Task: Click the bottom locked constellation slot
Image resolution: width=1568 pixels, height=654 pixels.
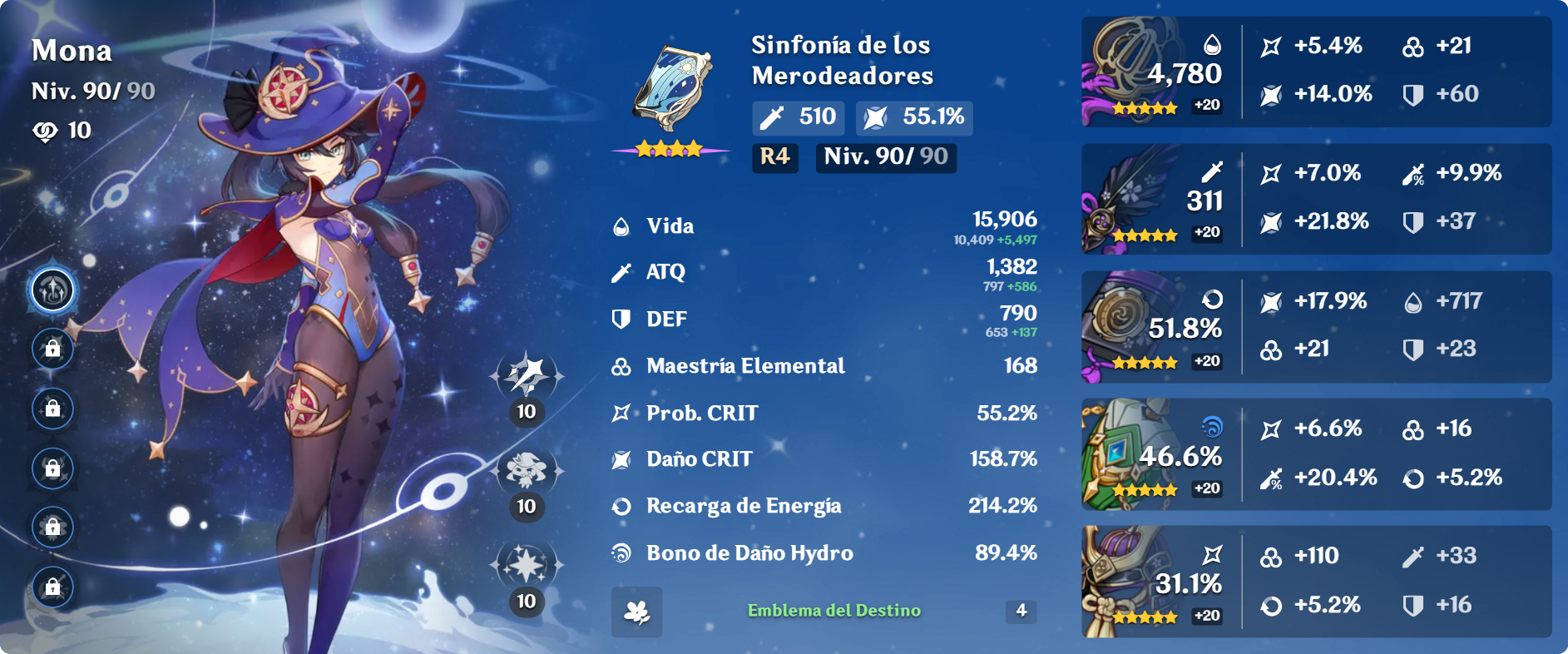Action: (52, 585)
